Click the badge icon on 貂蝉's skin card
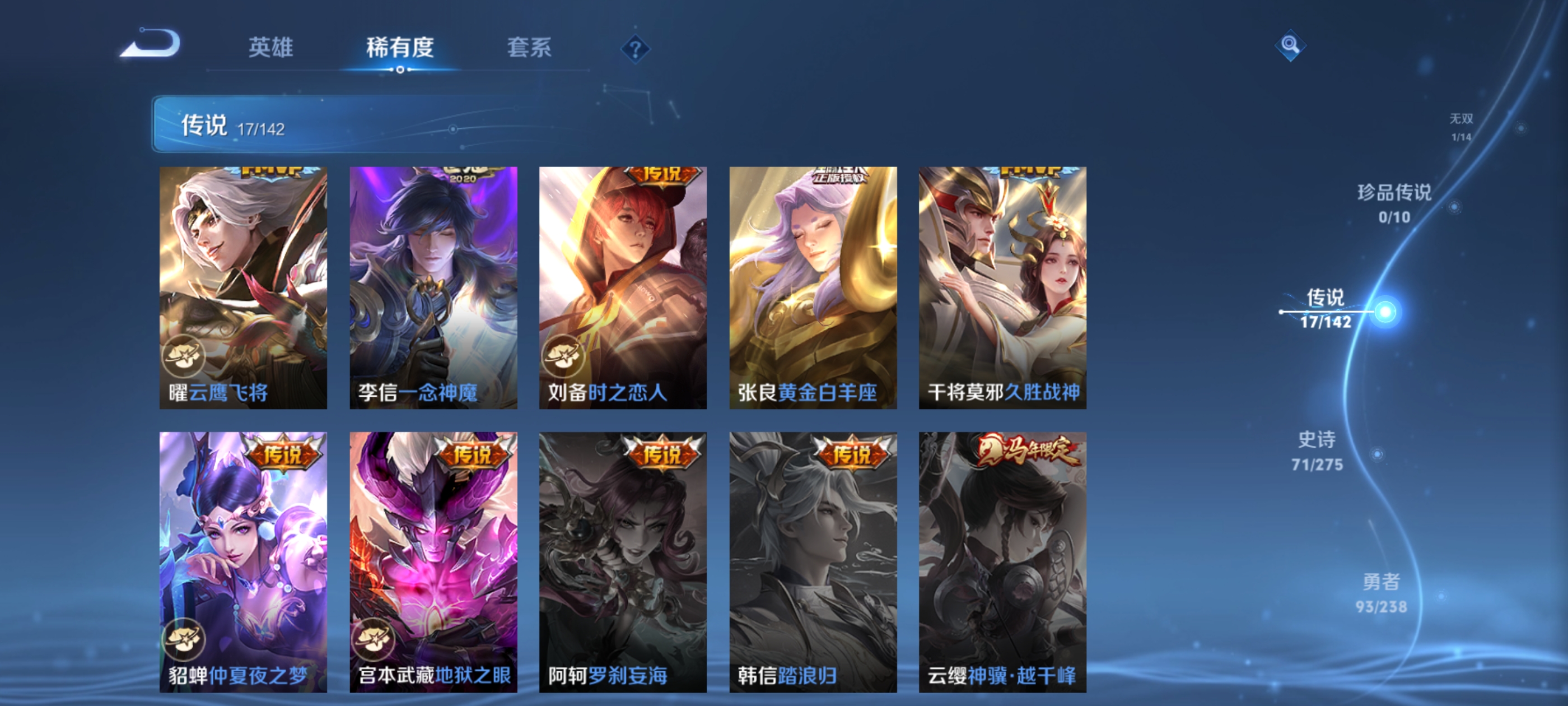 coord(184,640)
